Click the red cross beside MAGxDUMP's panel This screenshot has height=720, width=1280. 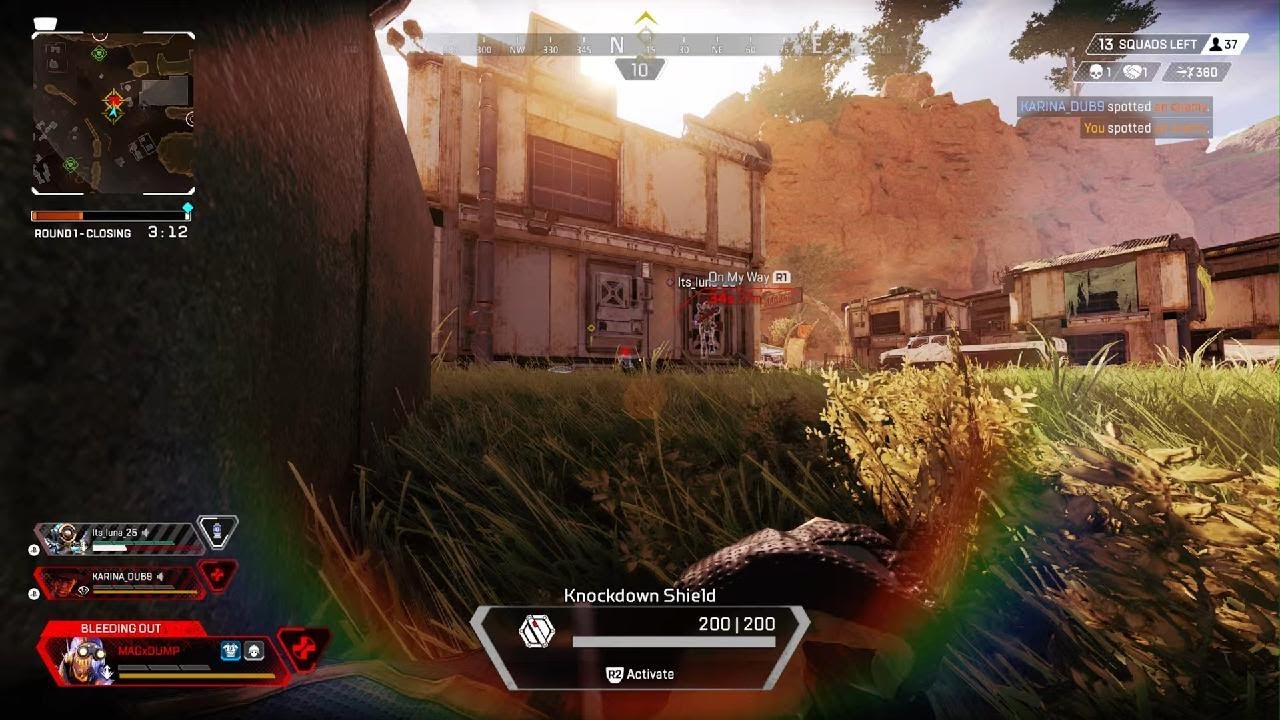coord(304,649)
